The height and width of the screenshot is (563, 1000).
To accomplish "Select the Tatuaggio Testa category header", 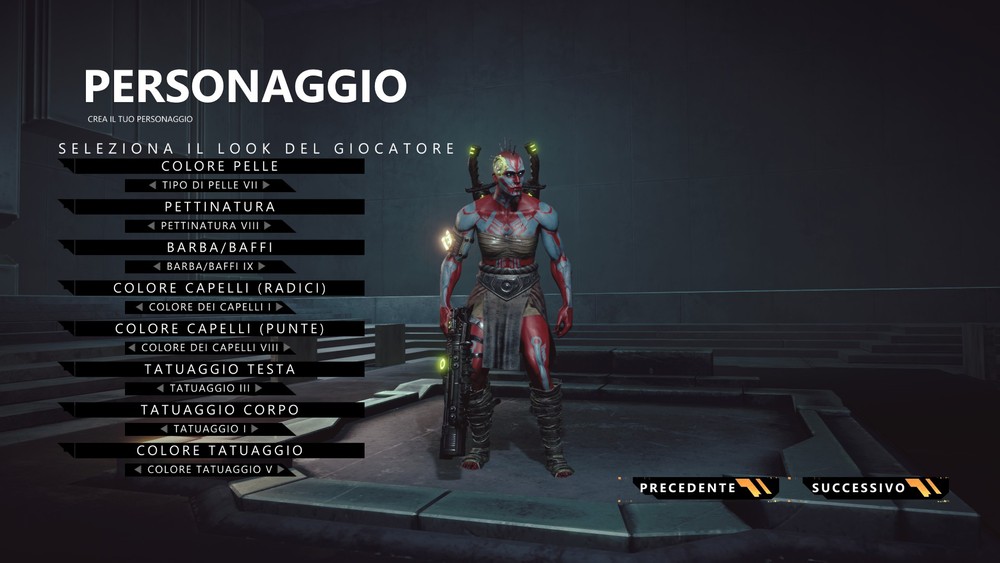I will pyautogui.click(x=219, y=369).
